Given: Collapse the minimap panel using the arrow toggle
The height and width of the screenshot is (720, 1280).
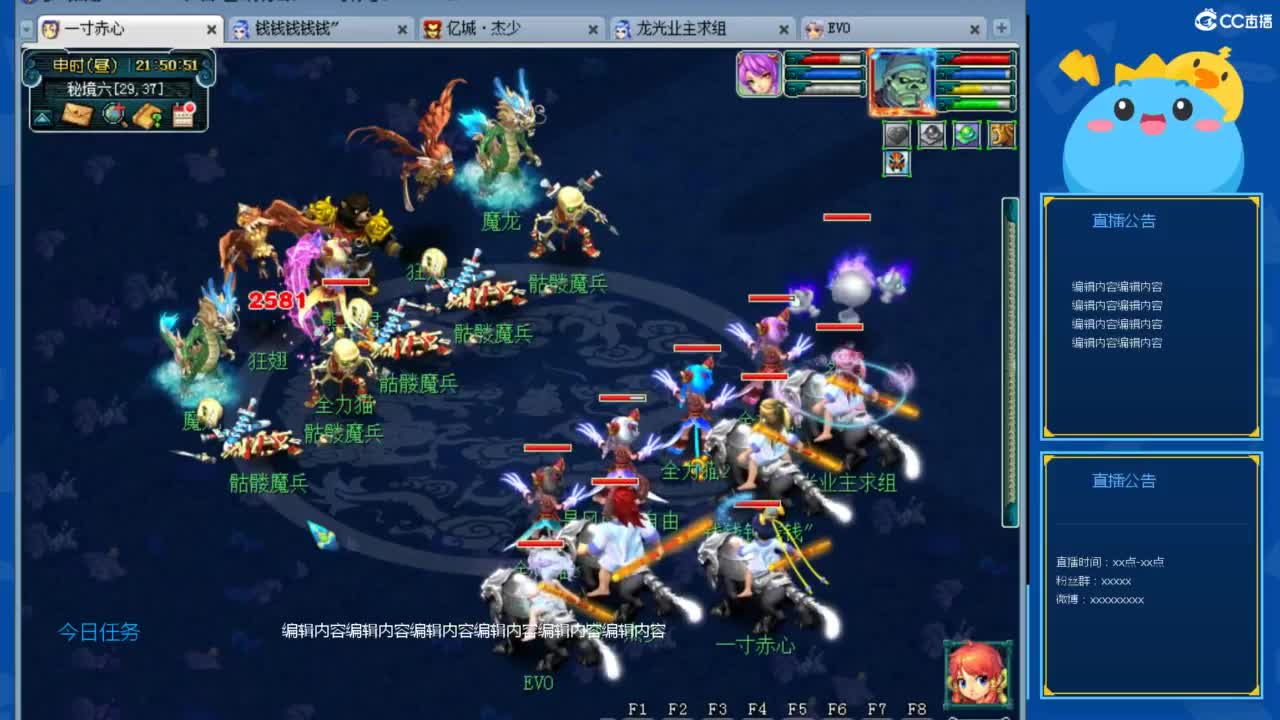Looking at the screenshot, I should coord(42,115).
